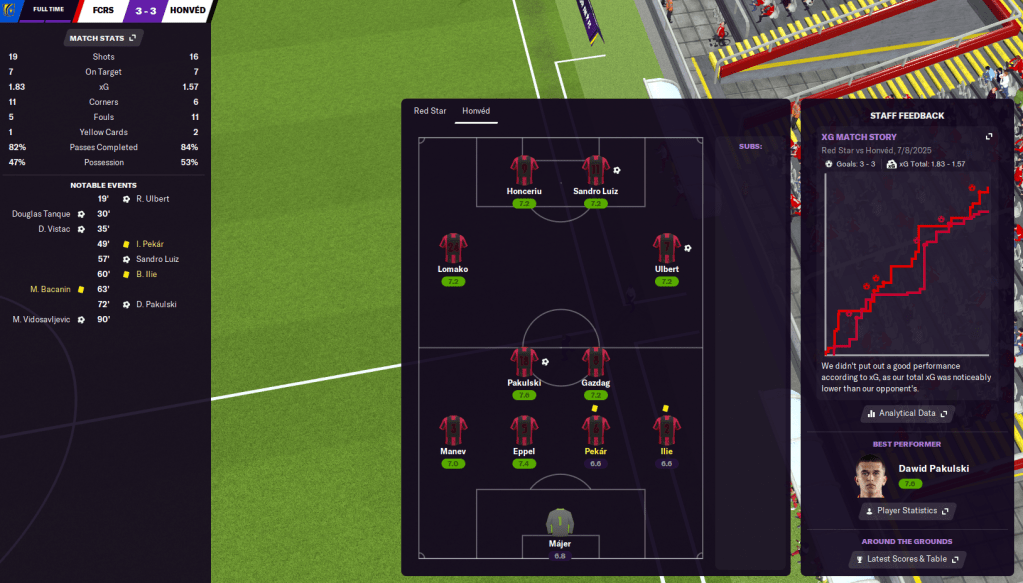Open Analytical Data view
This screenshot has width=1023, height=583.
click(907, 413)
